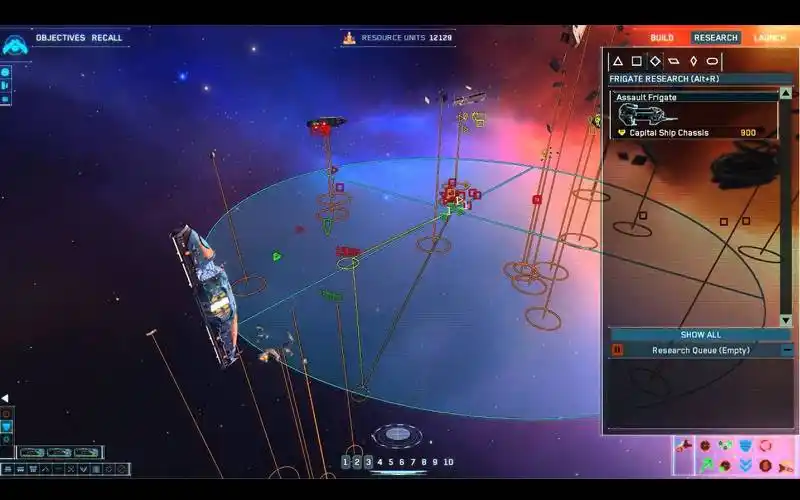This screenshot has width=800, height=500.
Task: Choose the square research category icon
Action: click(x=636, y=61)
